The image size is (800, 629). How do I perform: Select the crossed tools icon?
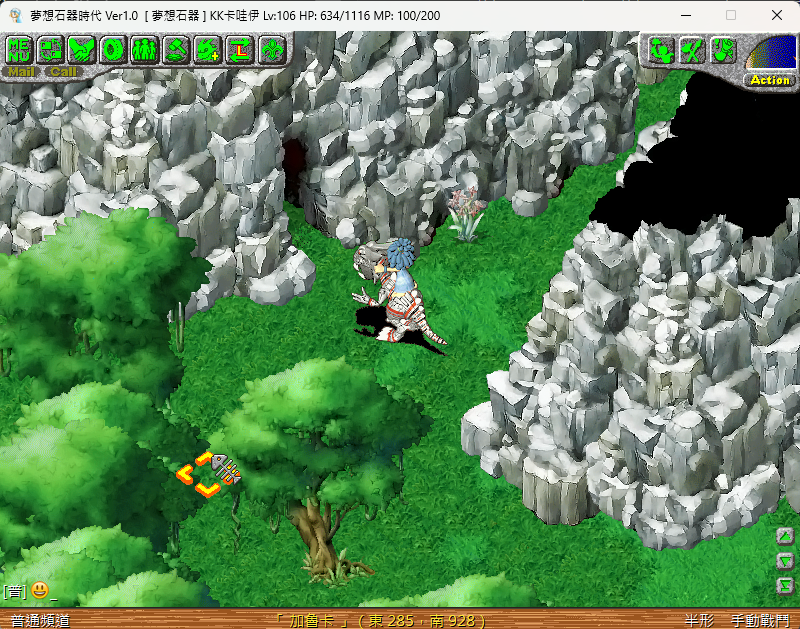[692, 49]
